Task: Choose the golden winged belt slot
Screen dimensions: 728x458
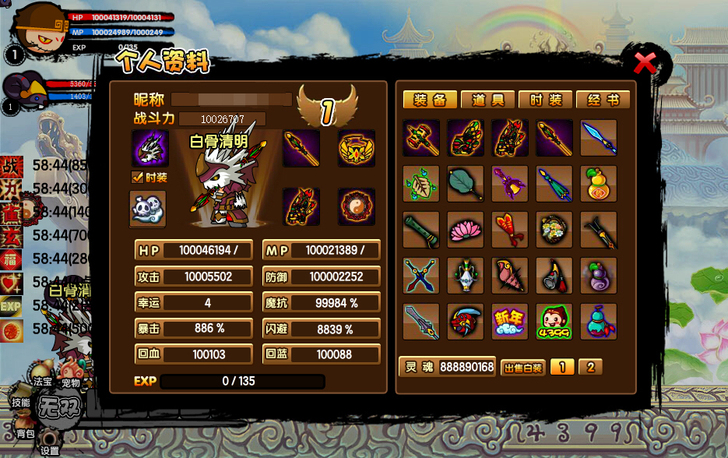Action: point(355,148)
